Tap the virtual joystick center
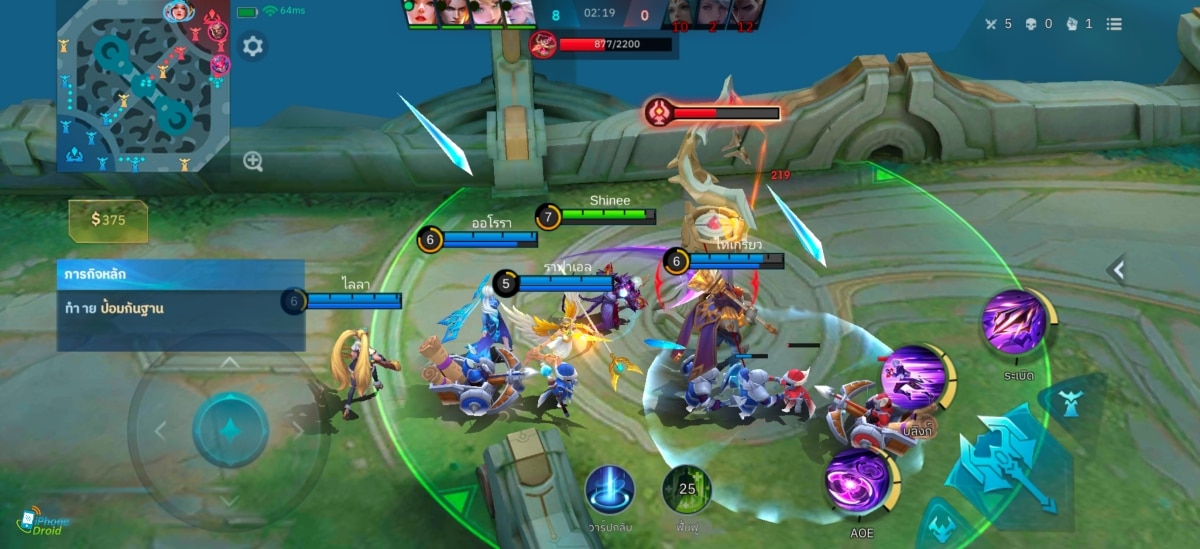The width and height of the screenshot is (1200, 549). 230,430
